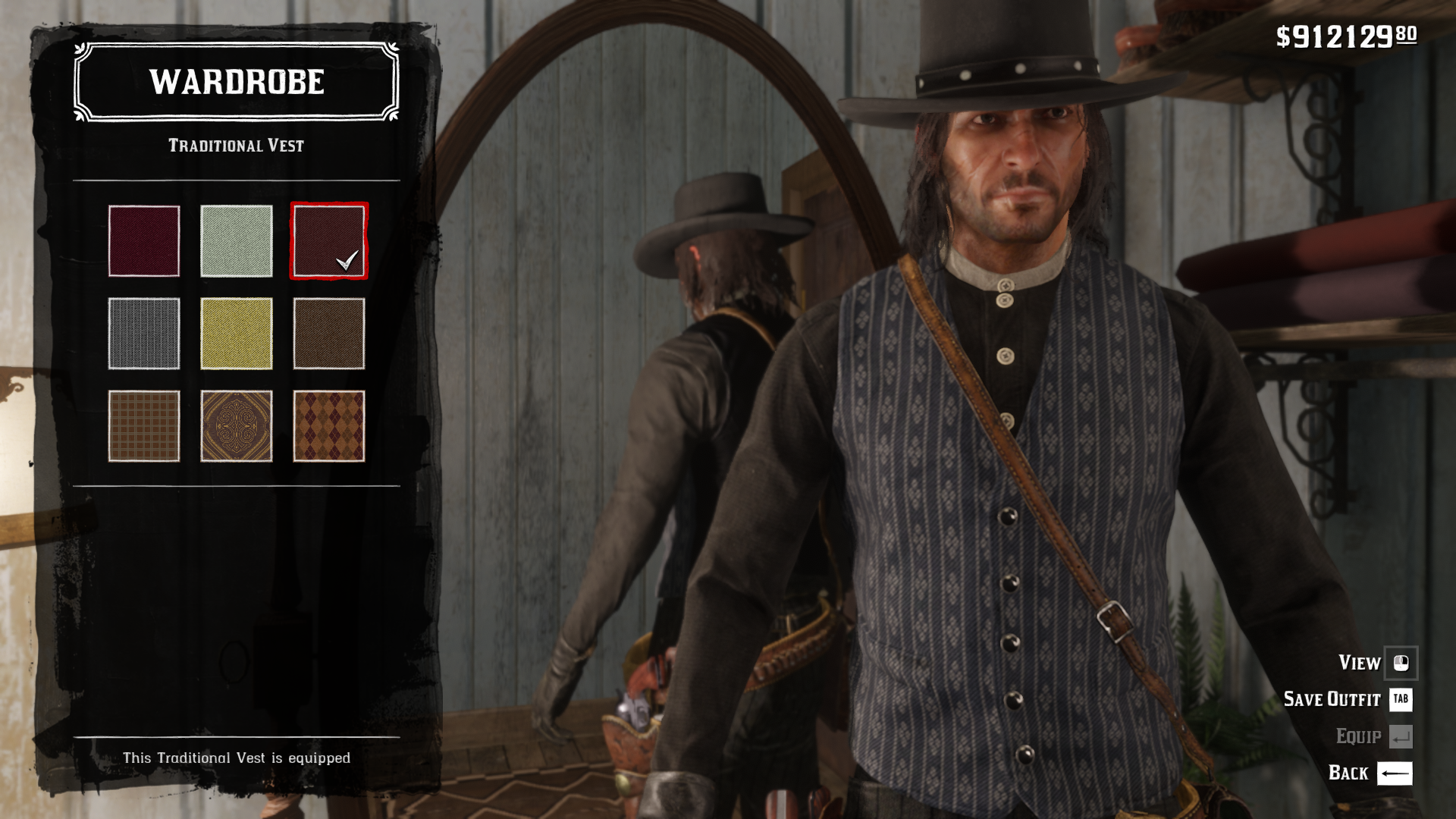Select the equipped dark maroon checkmarked swatch
Screen dimensions: 1456x819
tap(329, 241)
